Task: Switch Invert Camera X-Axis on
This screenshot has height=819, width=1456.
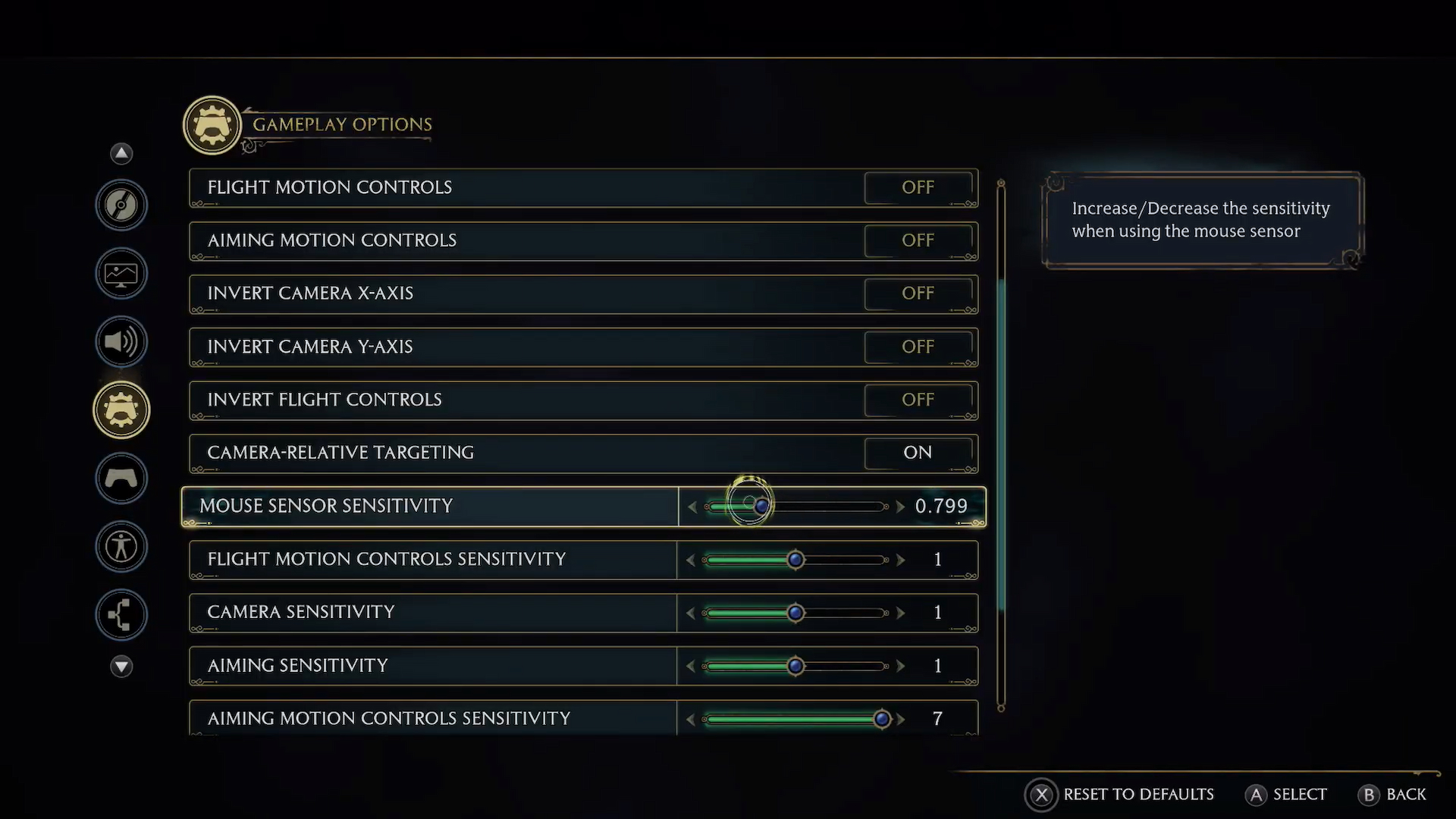Action: [918, 293]
